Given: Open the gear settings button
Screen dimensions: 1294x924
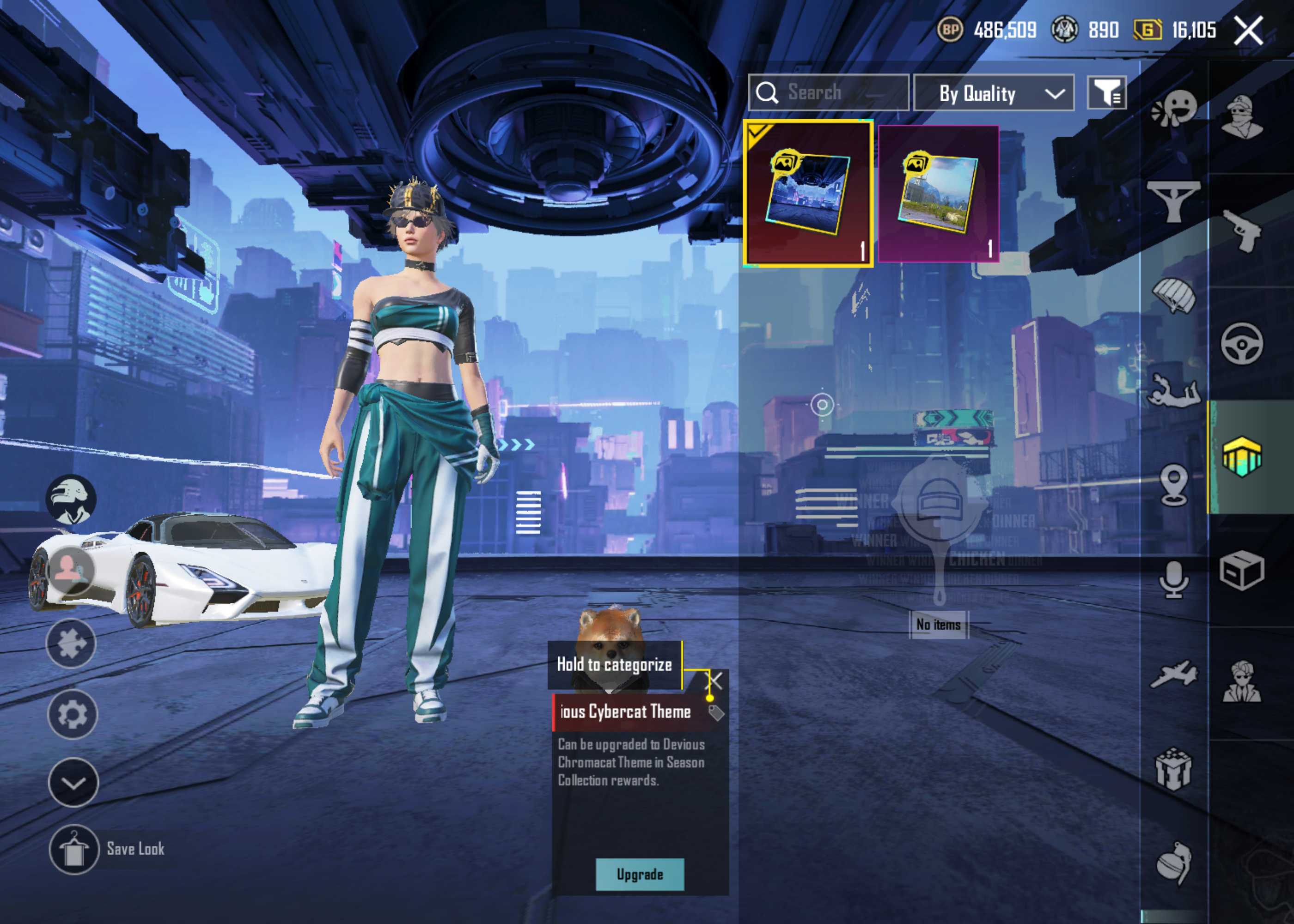Looking at the screenshot, I should (x=72, y=715).
